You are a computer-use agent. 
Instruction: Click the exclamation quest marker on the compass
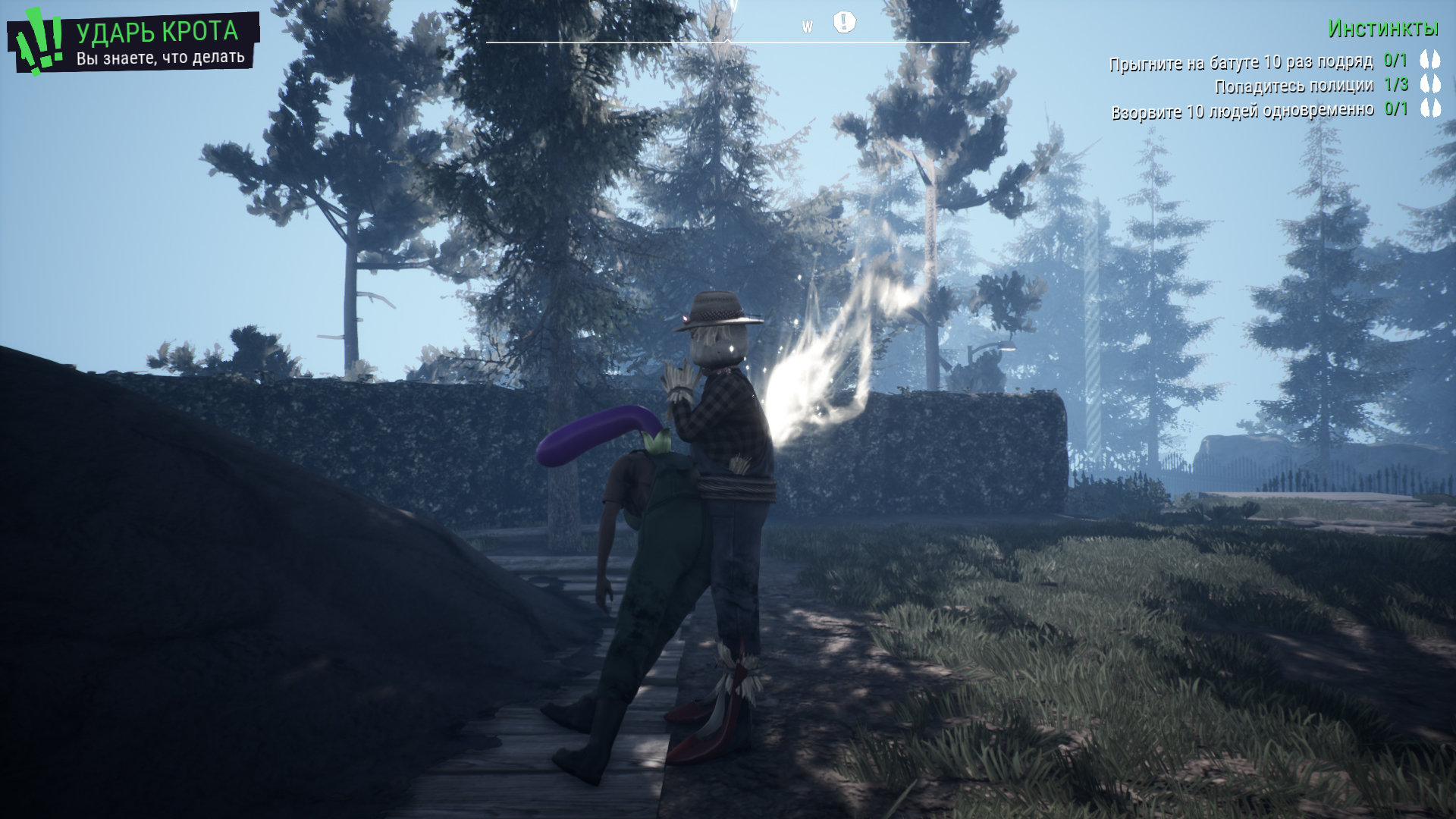click(844, 23)
